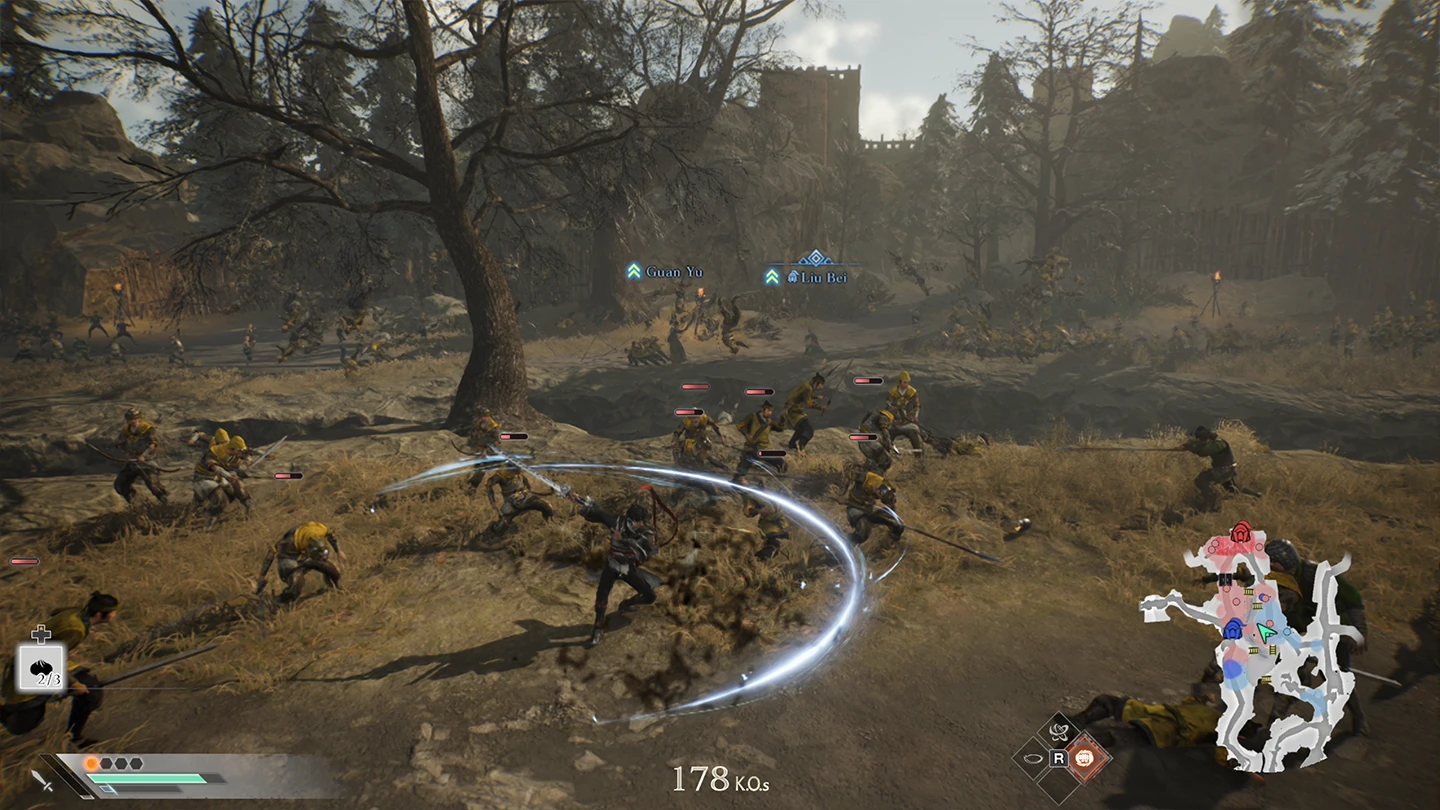Viewport: 1440px width, 810px height.
Task: Activate the orange Musou art in the diamond menu
Action: point(1084,760)
